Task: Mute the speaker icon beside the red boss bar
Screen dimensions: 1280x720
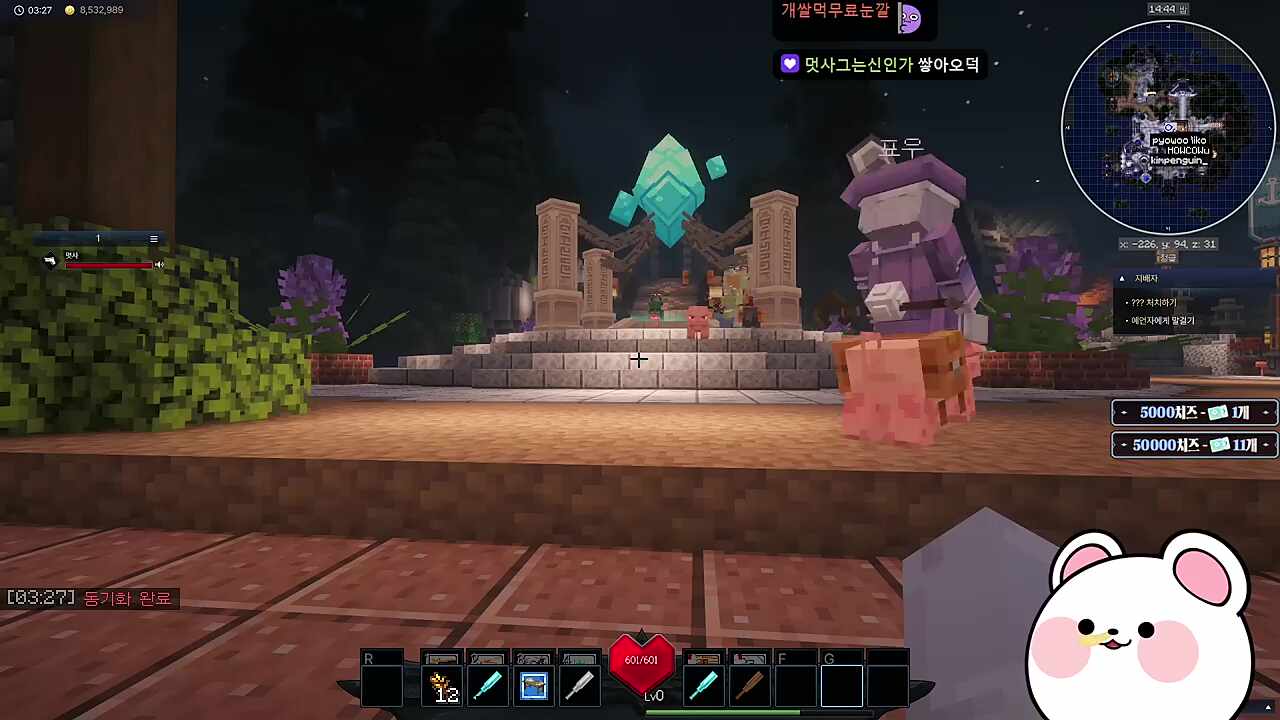Action: click(x=159, y=263)
